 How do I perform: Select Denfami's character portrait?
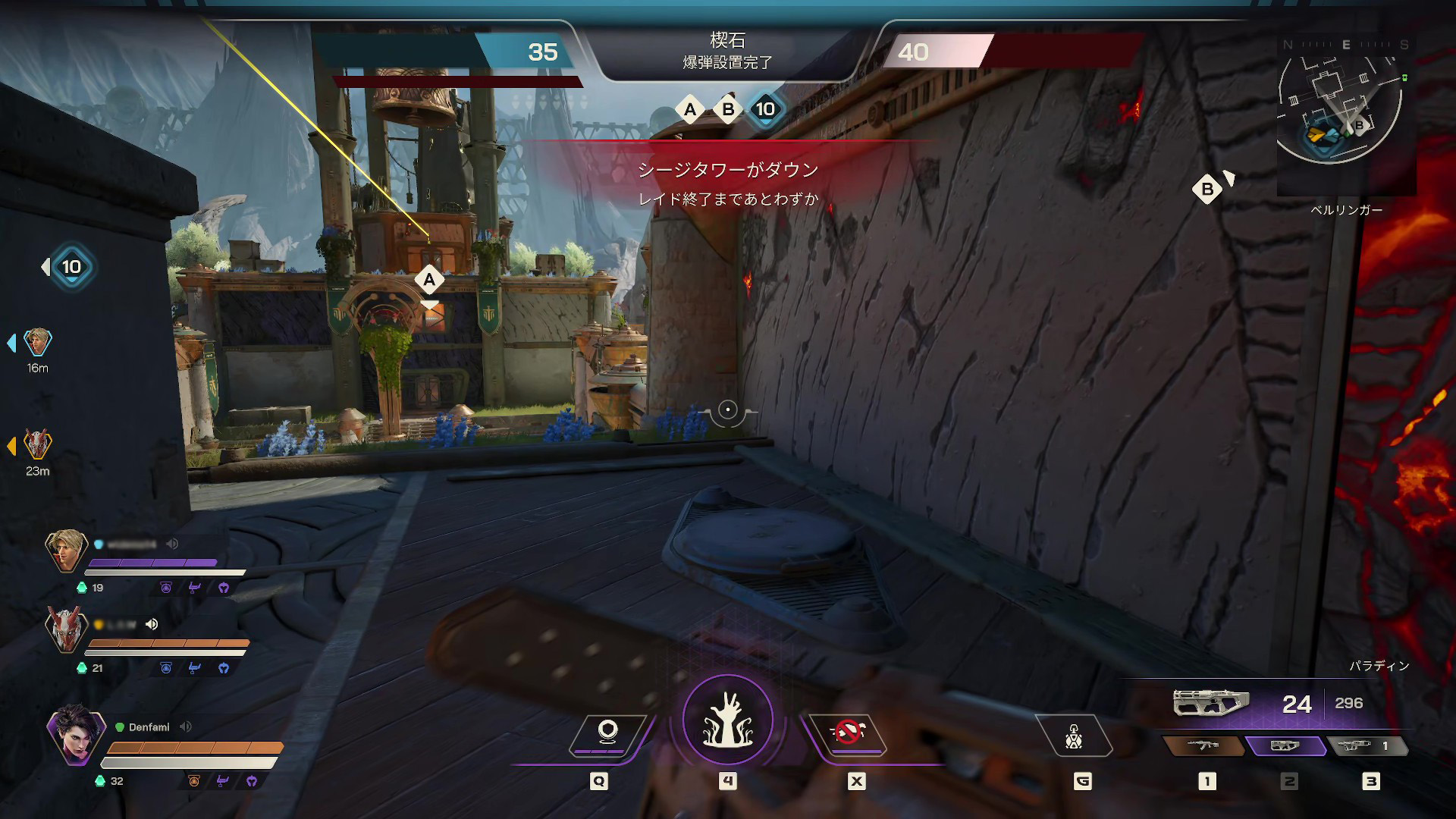(76, 734)
